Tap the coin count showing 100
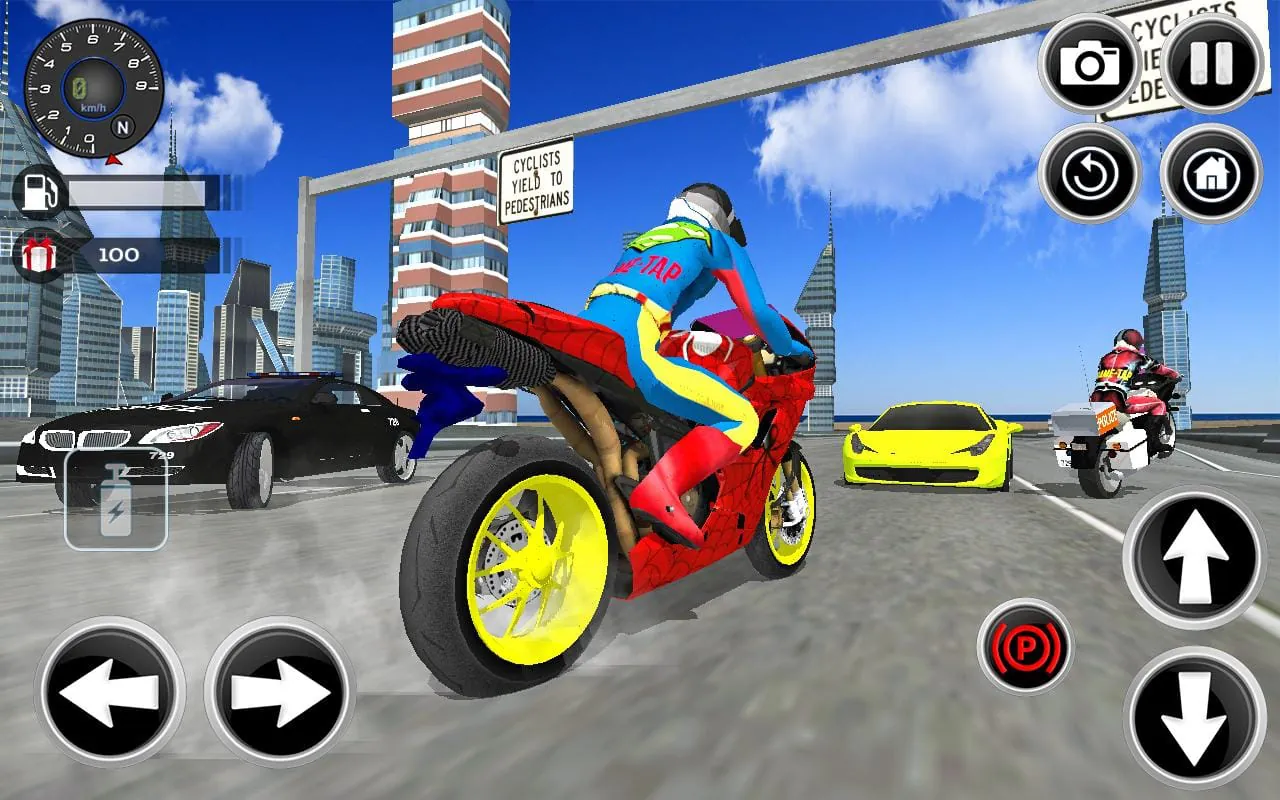 [x=120, y=255]
